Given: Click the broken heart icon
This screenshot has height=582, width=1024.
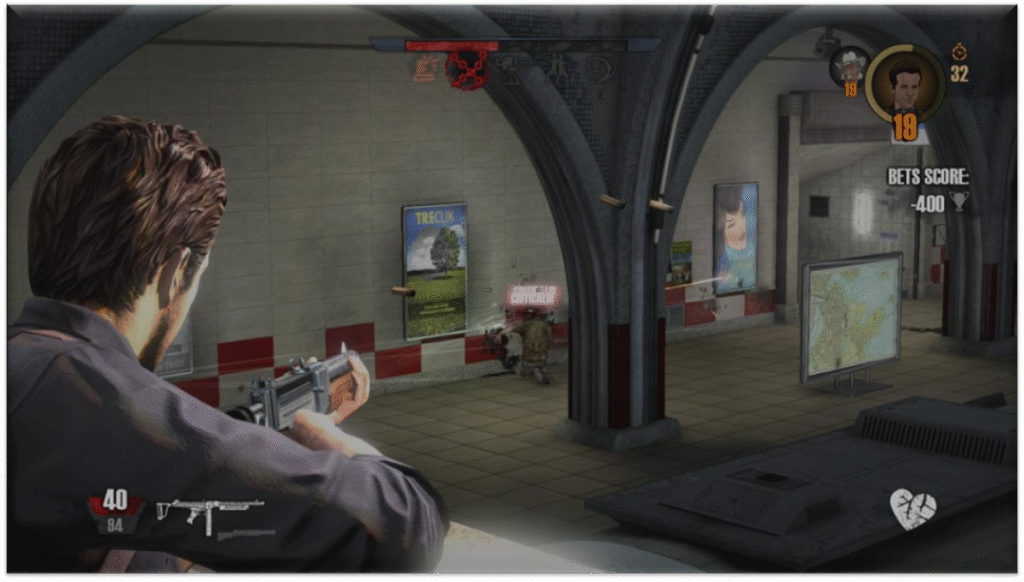Looking at the screenshot, I should 912,509.
